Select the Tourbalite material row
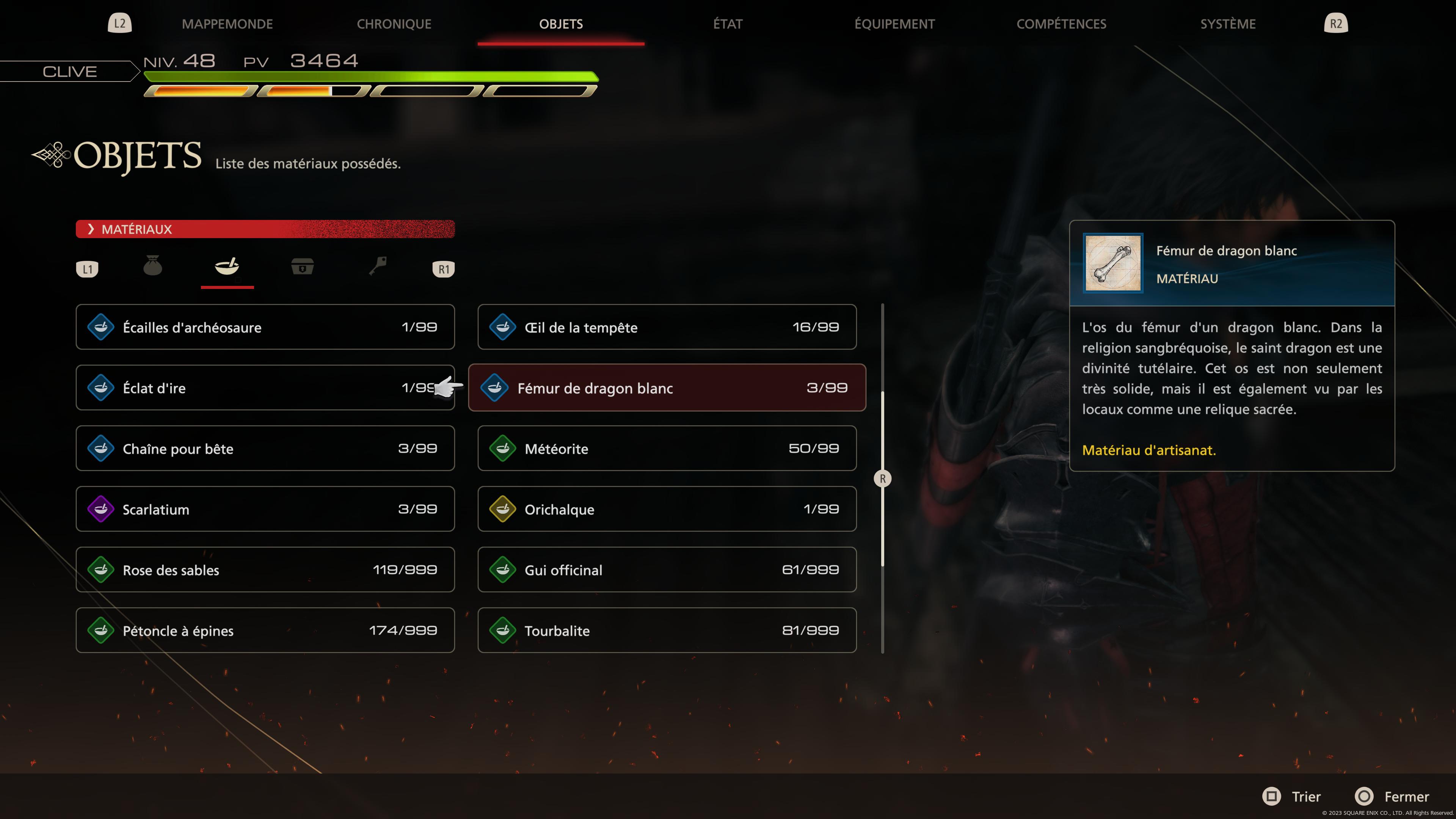 (667, 630)
